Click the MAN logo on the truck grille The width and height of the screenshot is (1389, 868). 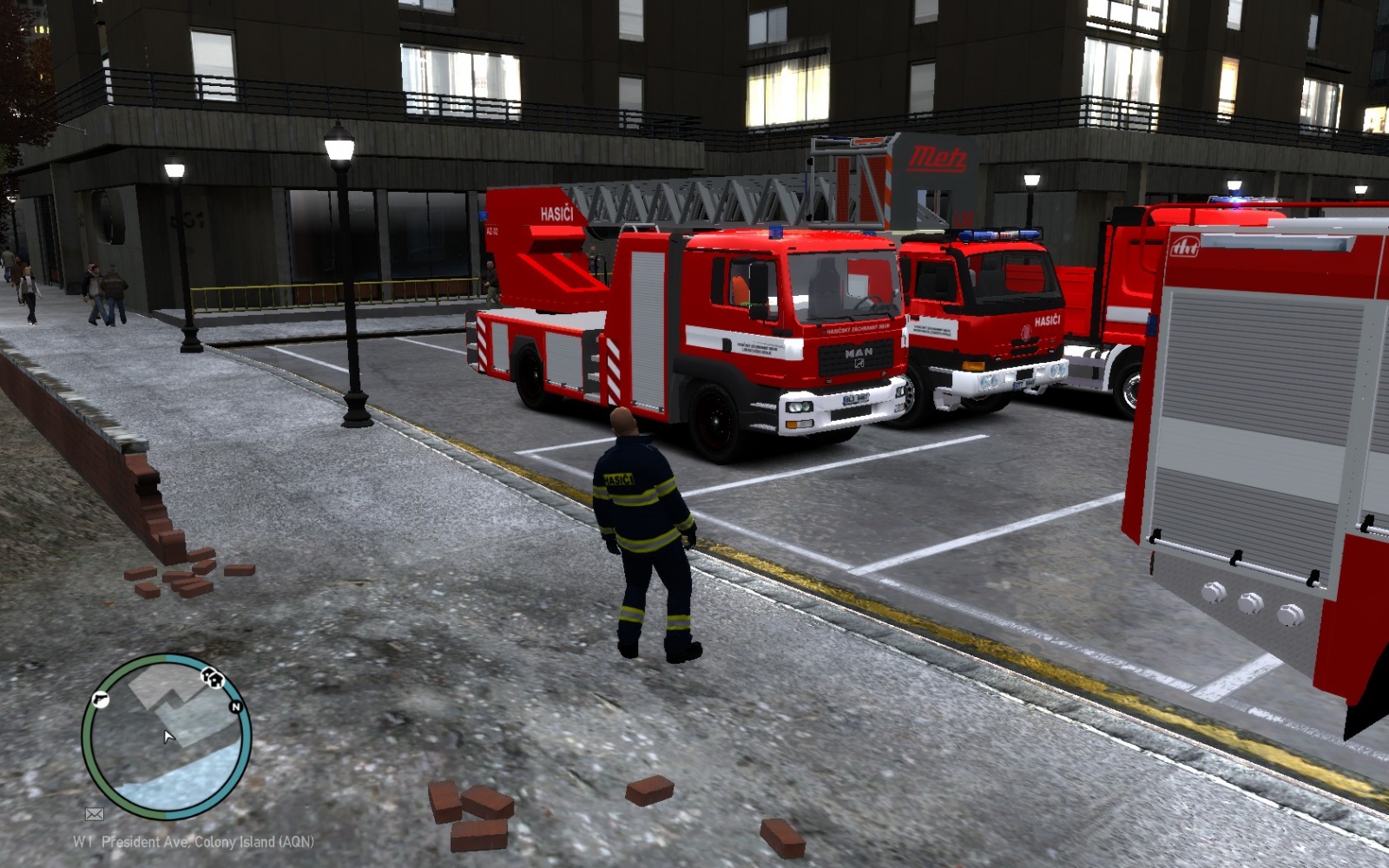click(859, 353)
